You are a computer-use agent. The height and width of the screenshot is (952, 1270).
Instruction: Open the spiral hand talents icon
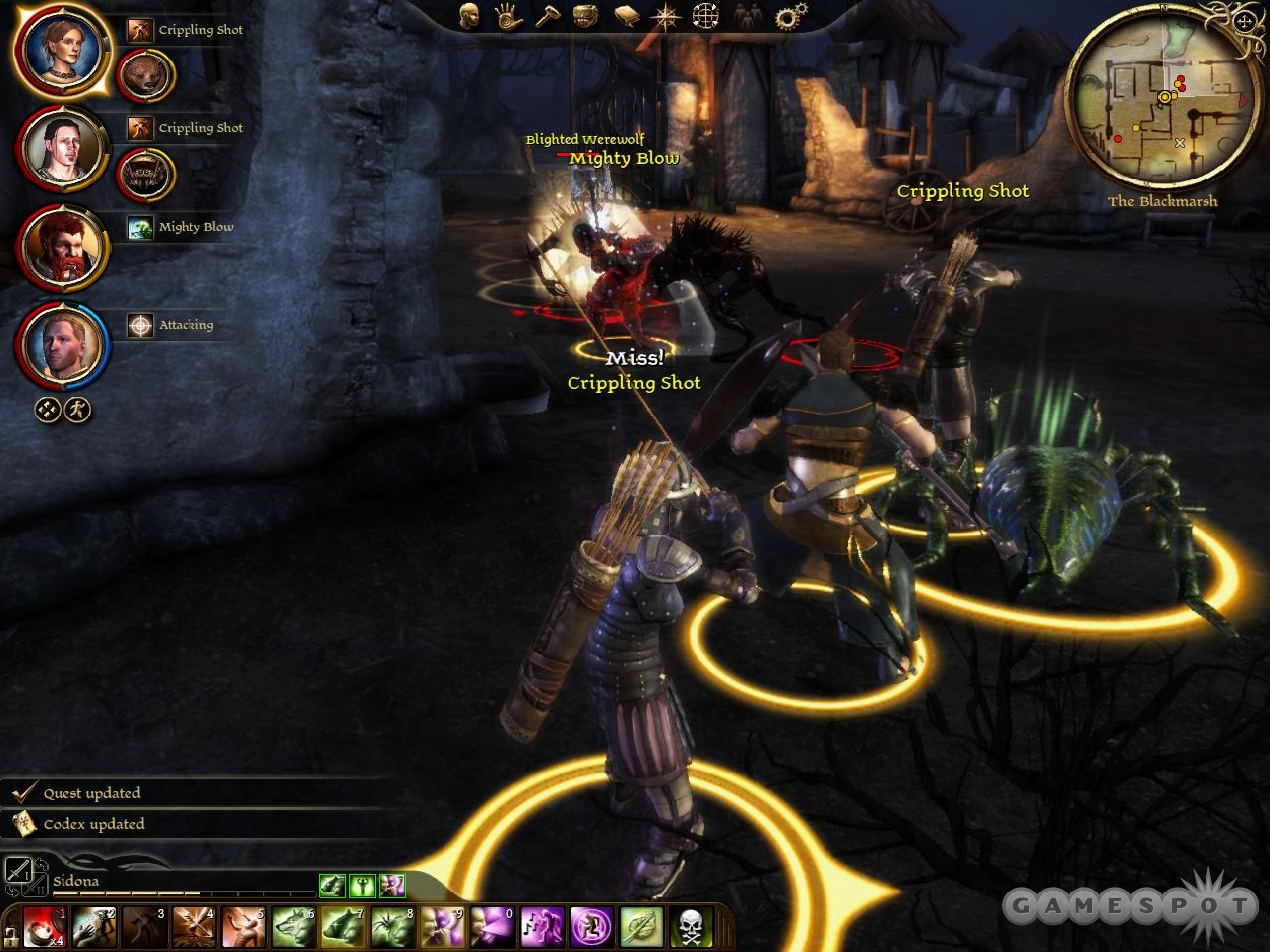point(507,15)
